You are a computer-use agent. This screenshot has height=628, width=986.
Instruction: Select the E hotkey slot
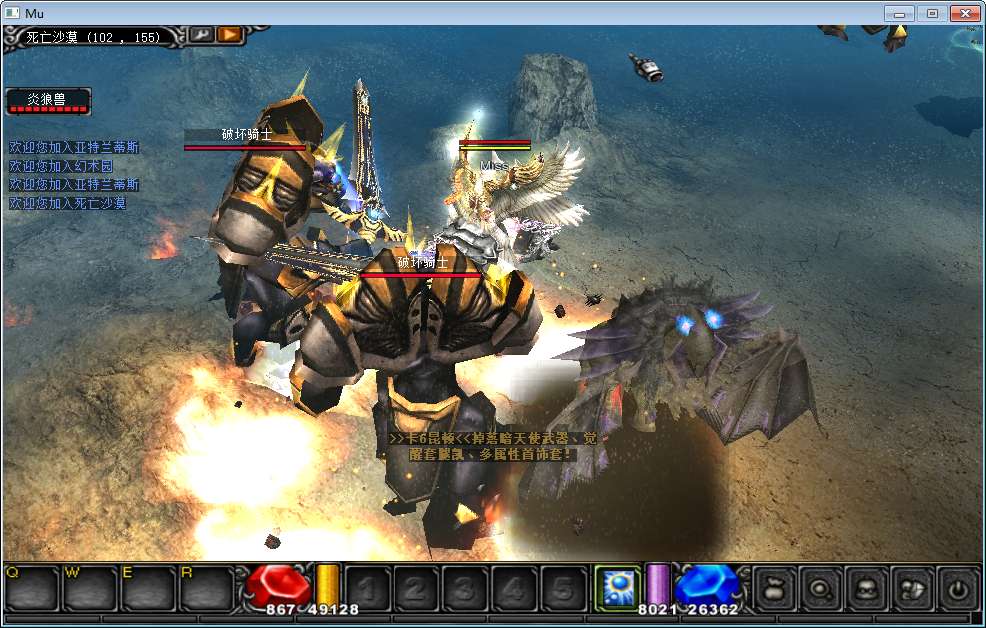147,589
